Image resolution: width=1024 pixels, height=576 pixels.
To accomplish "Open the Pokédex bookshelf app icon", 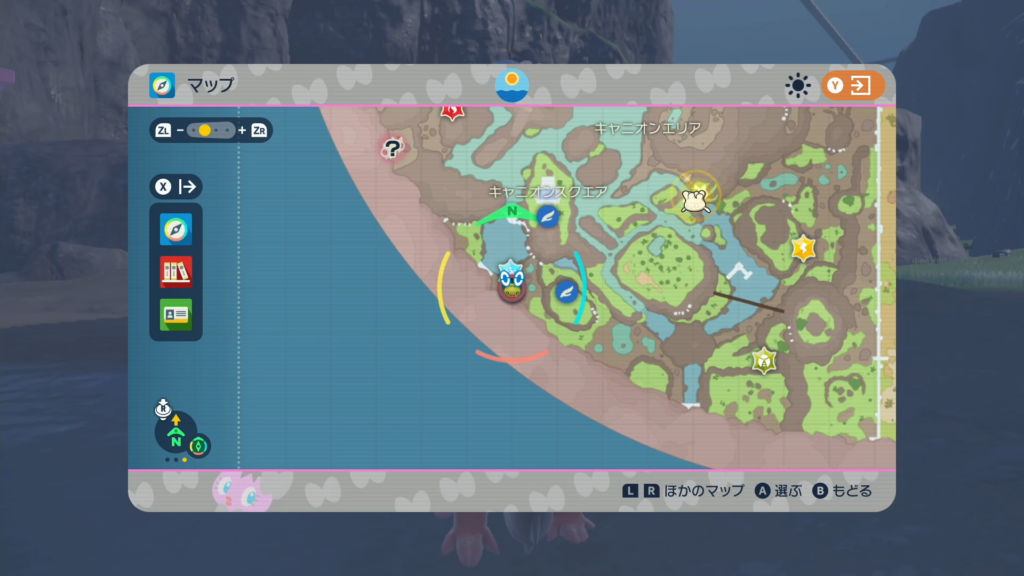I will point(176,271).
